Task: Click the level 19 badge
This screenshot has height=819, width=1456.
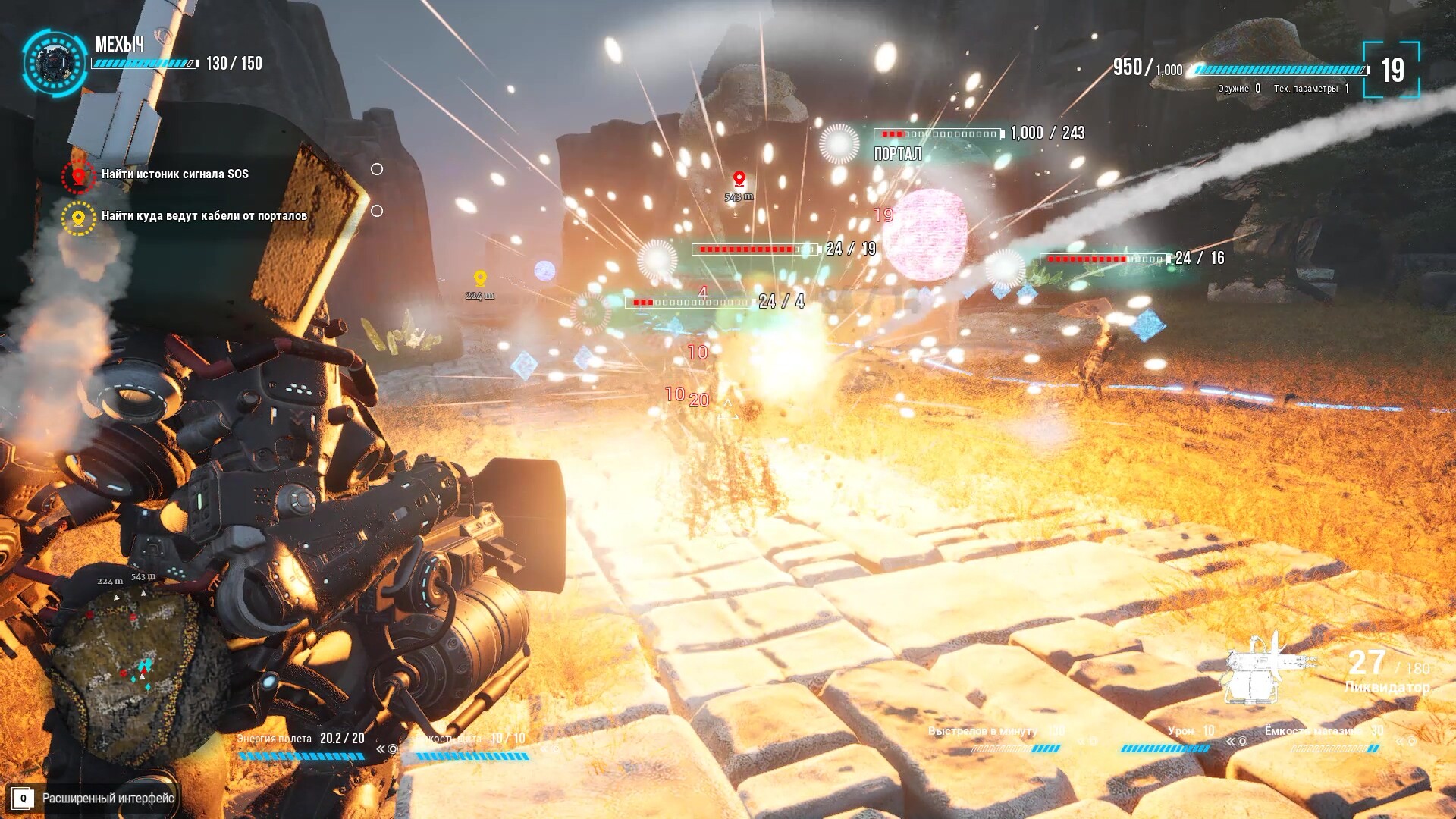Action: coord(1392,71)
